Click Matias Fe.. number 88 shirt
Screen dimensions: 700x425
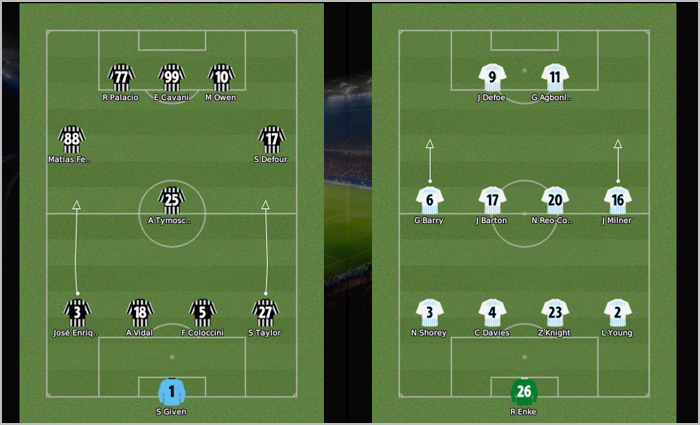(x=71, y=138)
